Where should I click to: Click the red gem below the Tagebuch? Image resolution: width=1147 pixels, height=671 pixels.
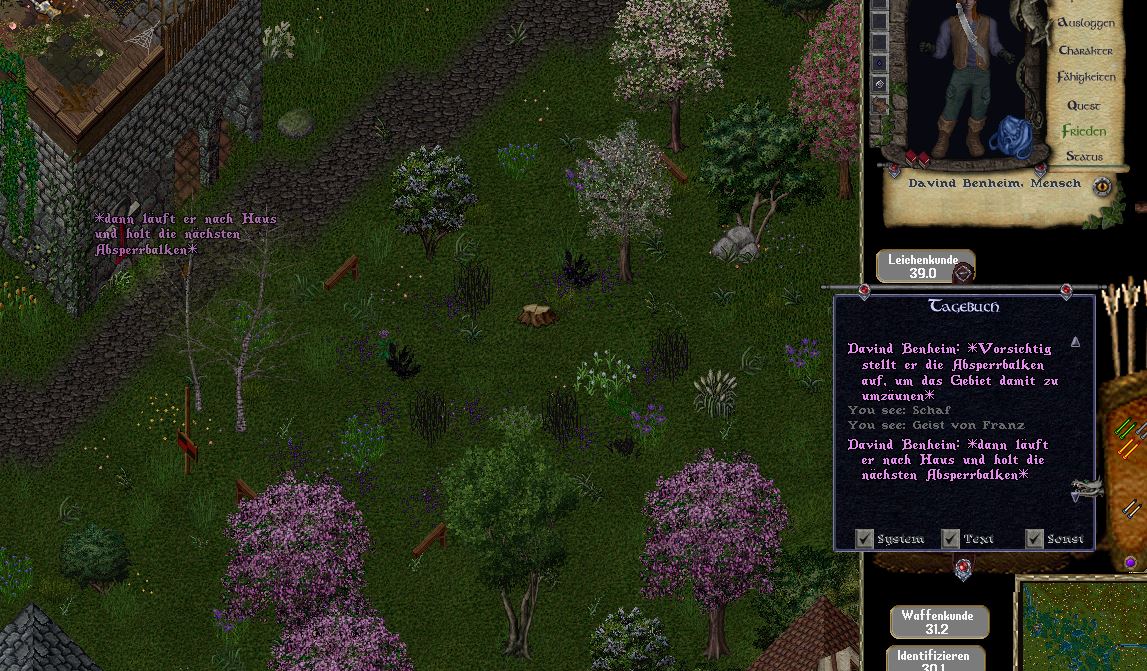point(963,568)
